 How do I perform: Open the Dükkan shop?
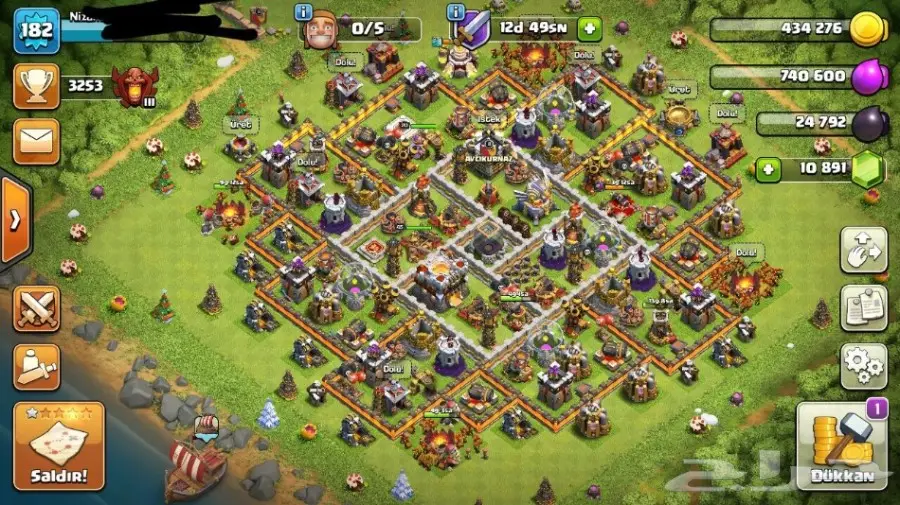841,446
